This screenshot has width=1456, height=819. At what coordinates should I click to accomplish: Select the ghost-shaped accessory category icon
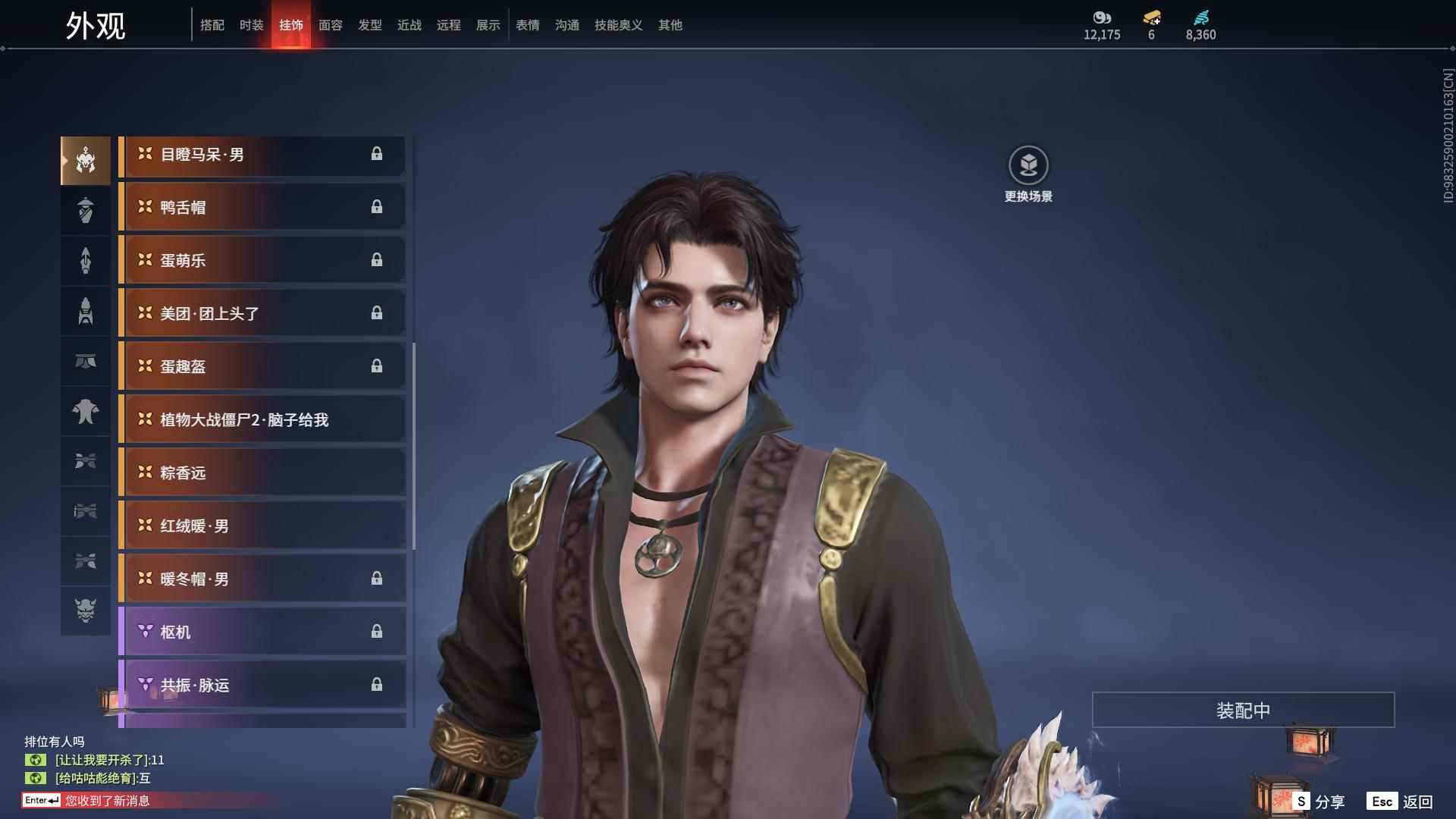coord(86,412)
